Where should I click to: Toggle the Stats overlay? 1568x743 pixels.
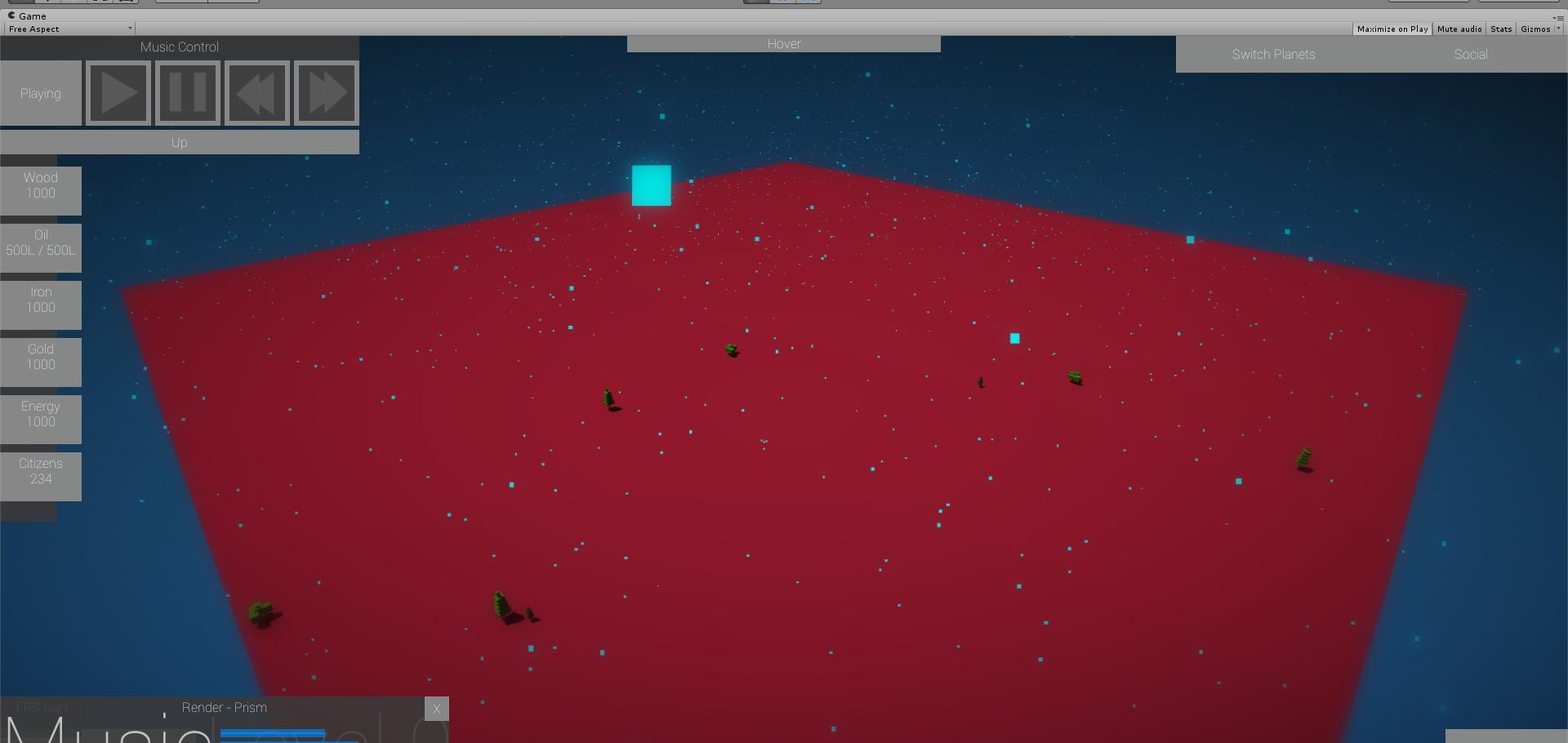1501,29
